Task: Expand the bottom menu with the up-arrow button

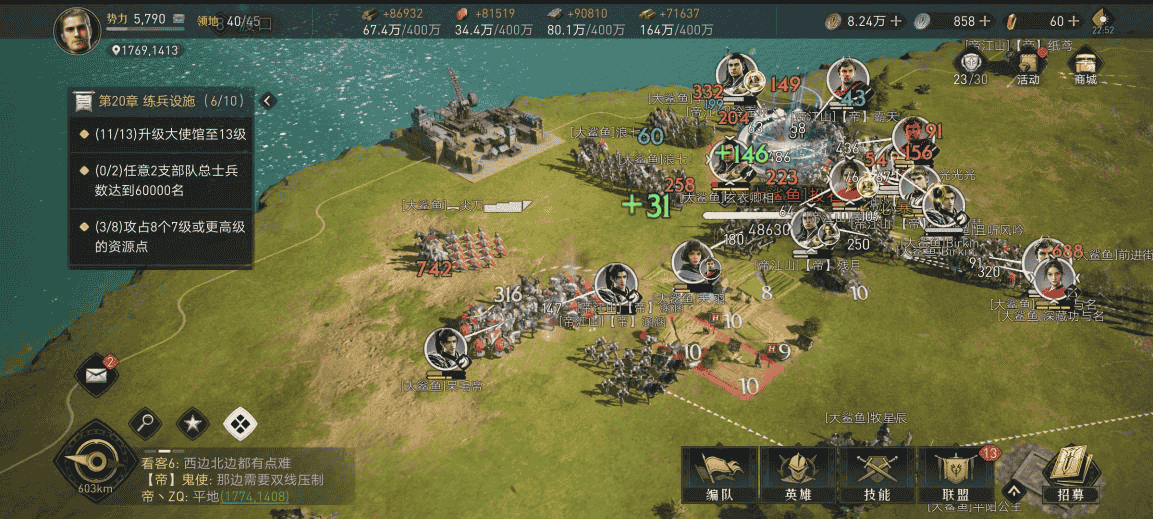Action: click(x=1013, y=490)
